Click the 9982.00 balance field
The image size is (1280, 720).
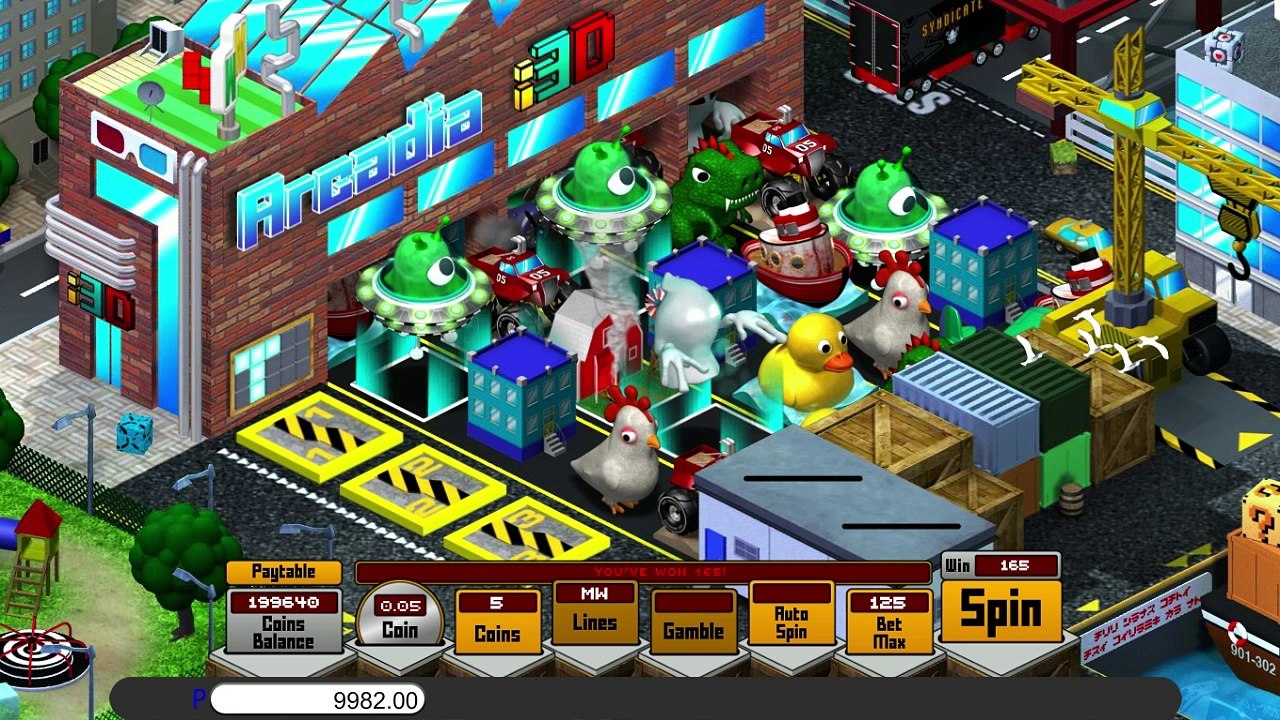(318, 700)
